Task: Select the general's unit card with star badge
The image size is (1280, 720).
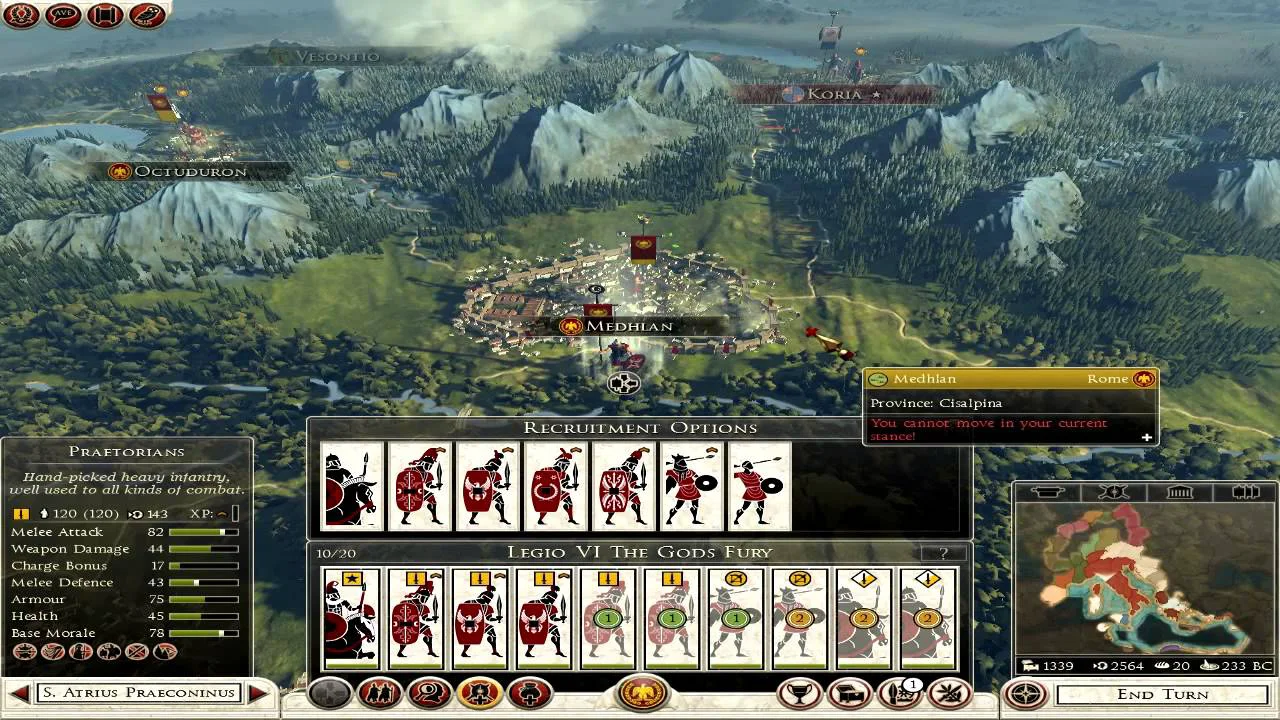Action: click(x=352, y=619)
